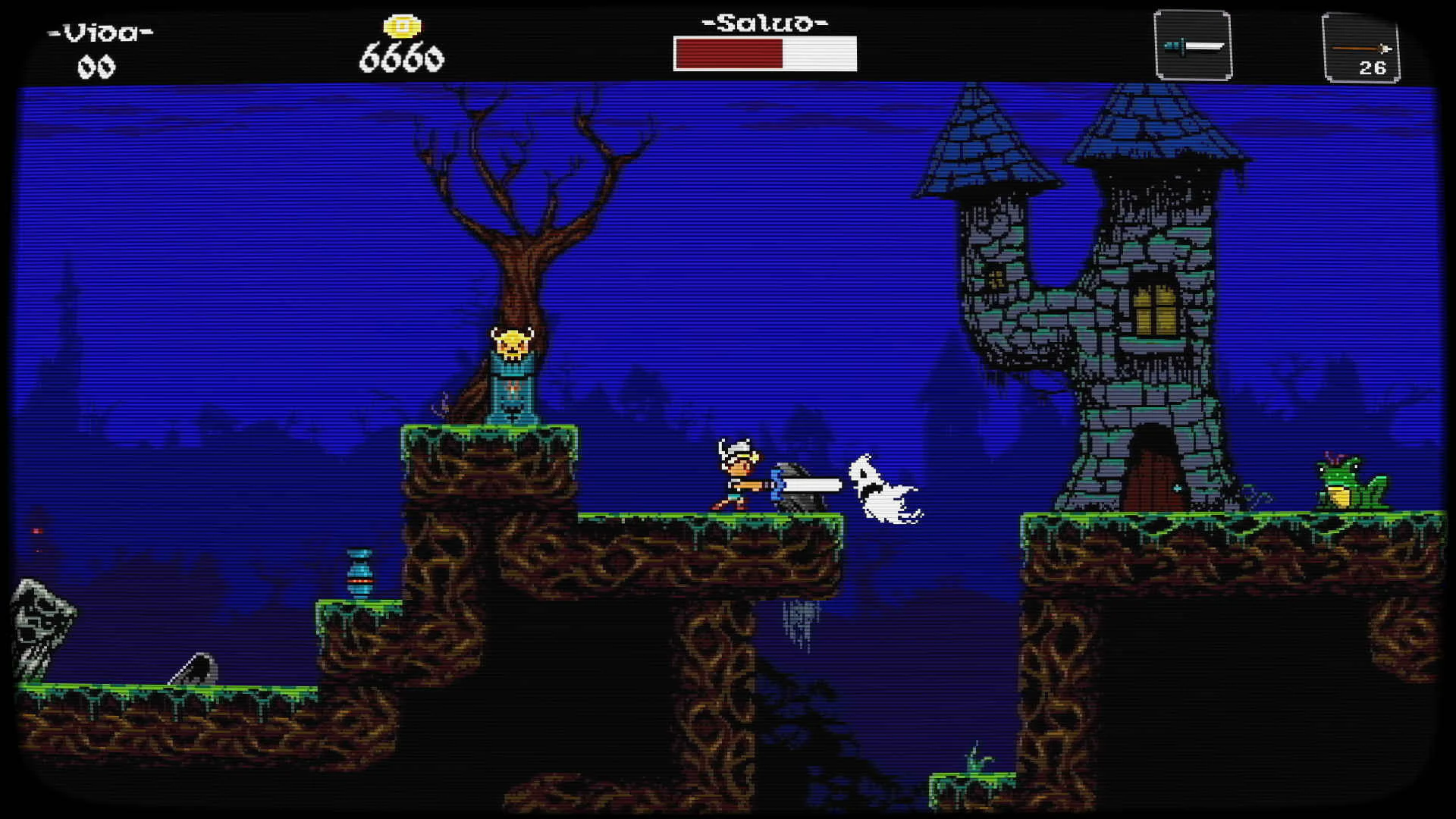Click the coin total 6660

402,55
